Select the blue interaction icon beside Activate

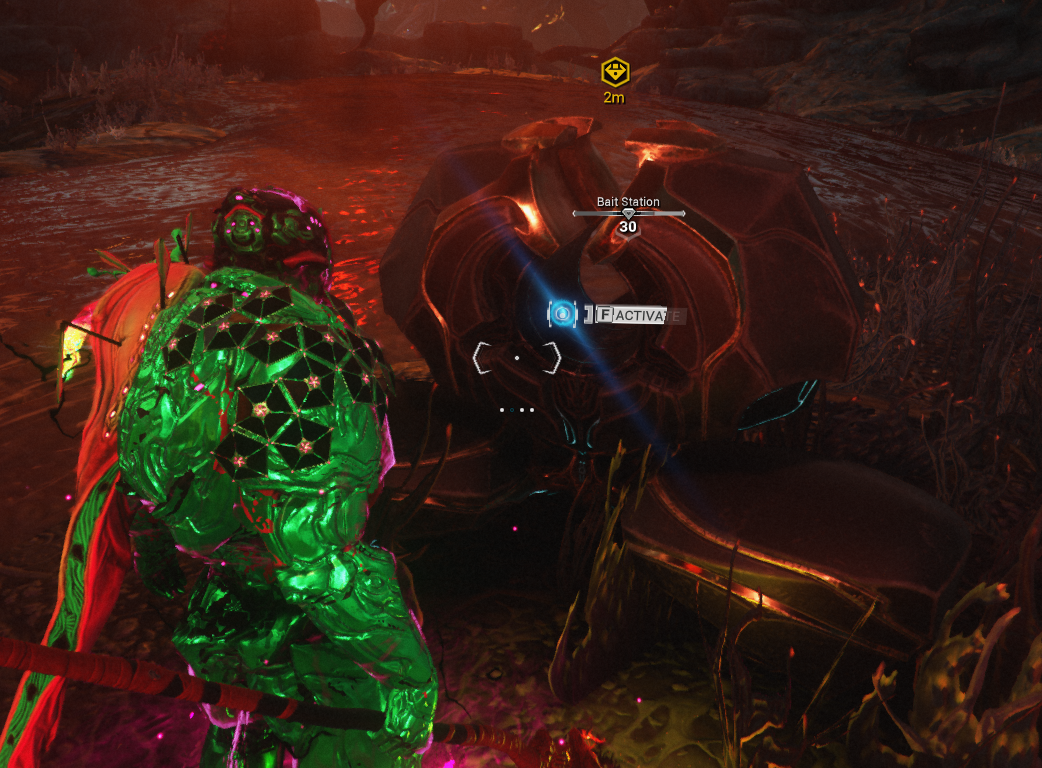pos(562,314)
